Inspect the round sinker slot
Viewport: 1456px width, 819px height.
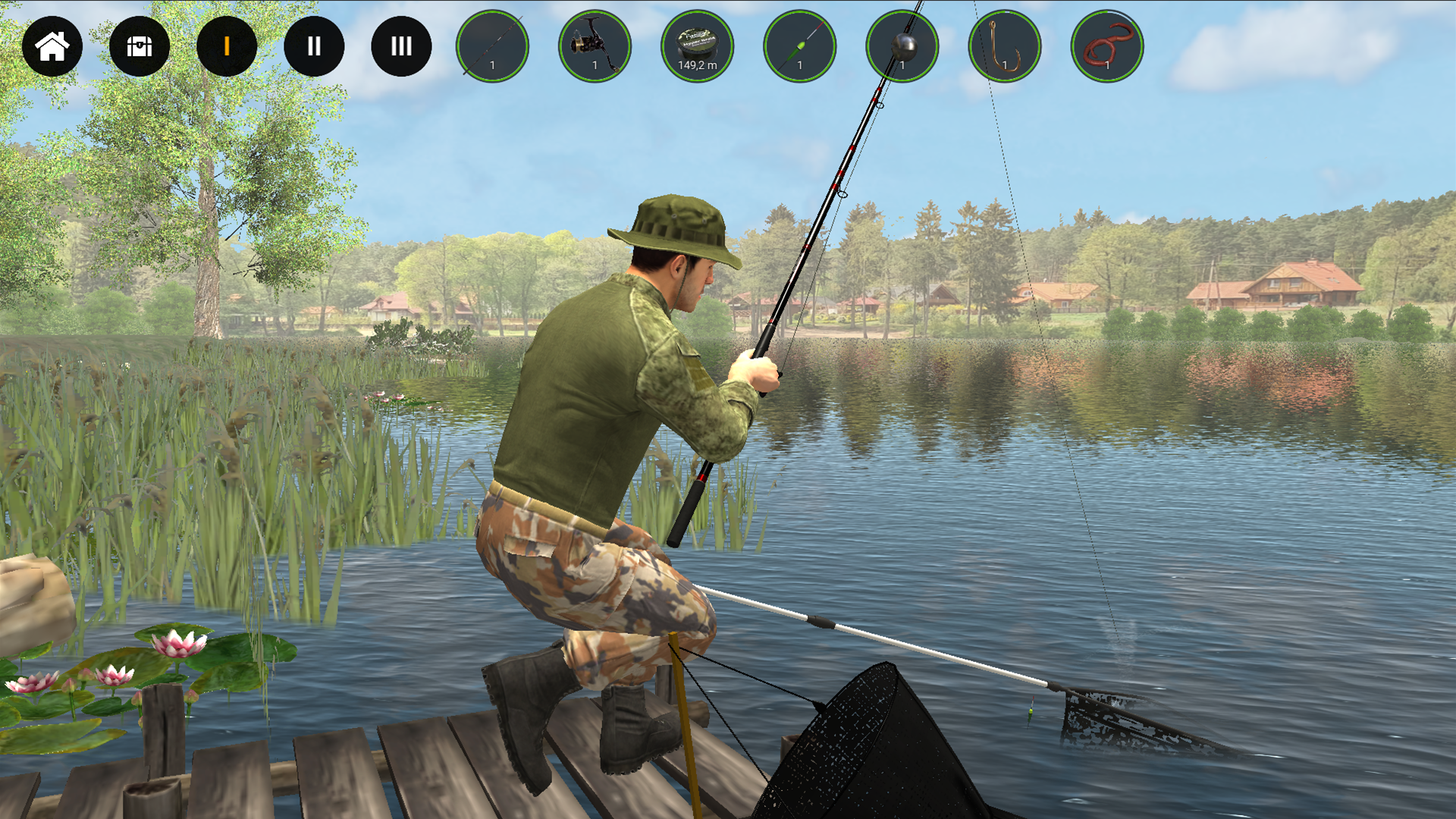[902, 46]
